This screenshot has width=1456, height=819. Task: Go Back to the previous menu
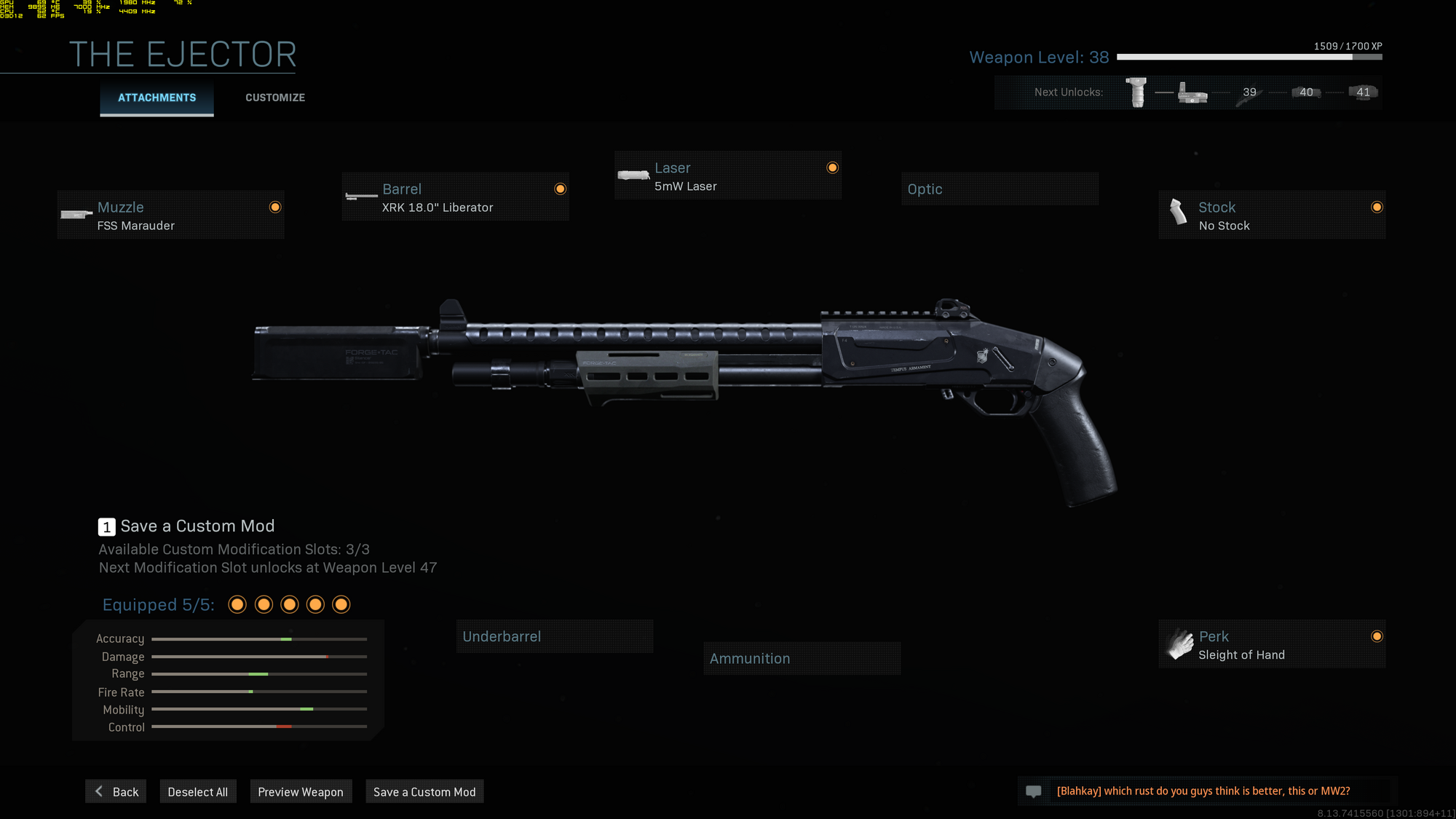click(116, 791)
